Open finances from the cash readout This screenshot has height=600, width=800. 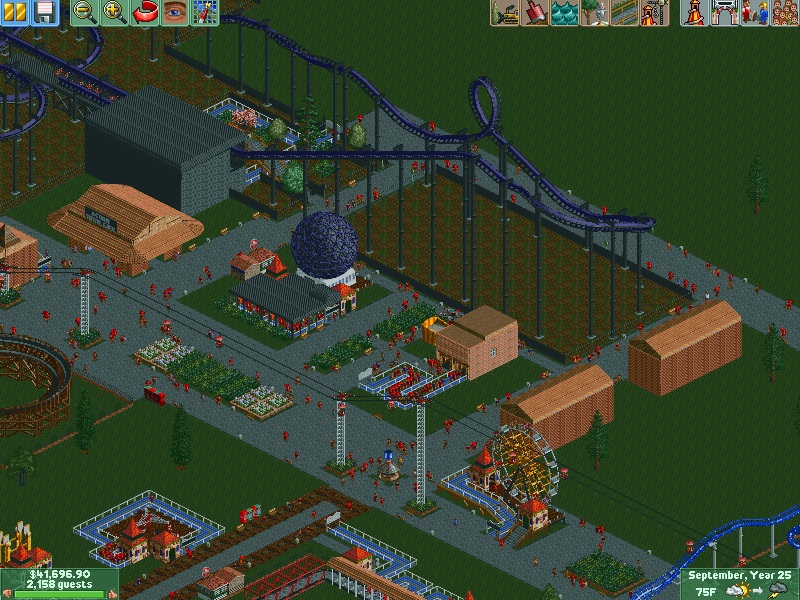58,575
